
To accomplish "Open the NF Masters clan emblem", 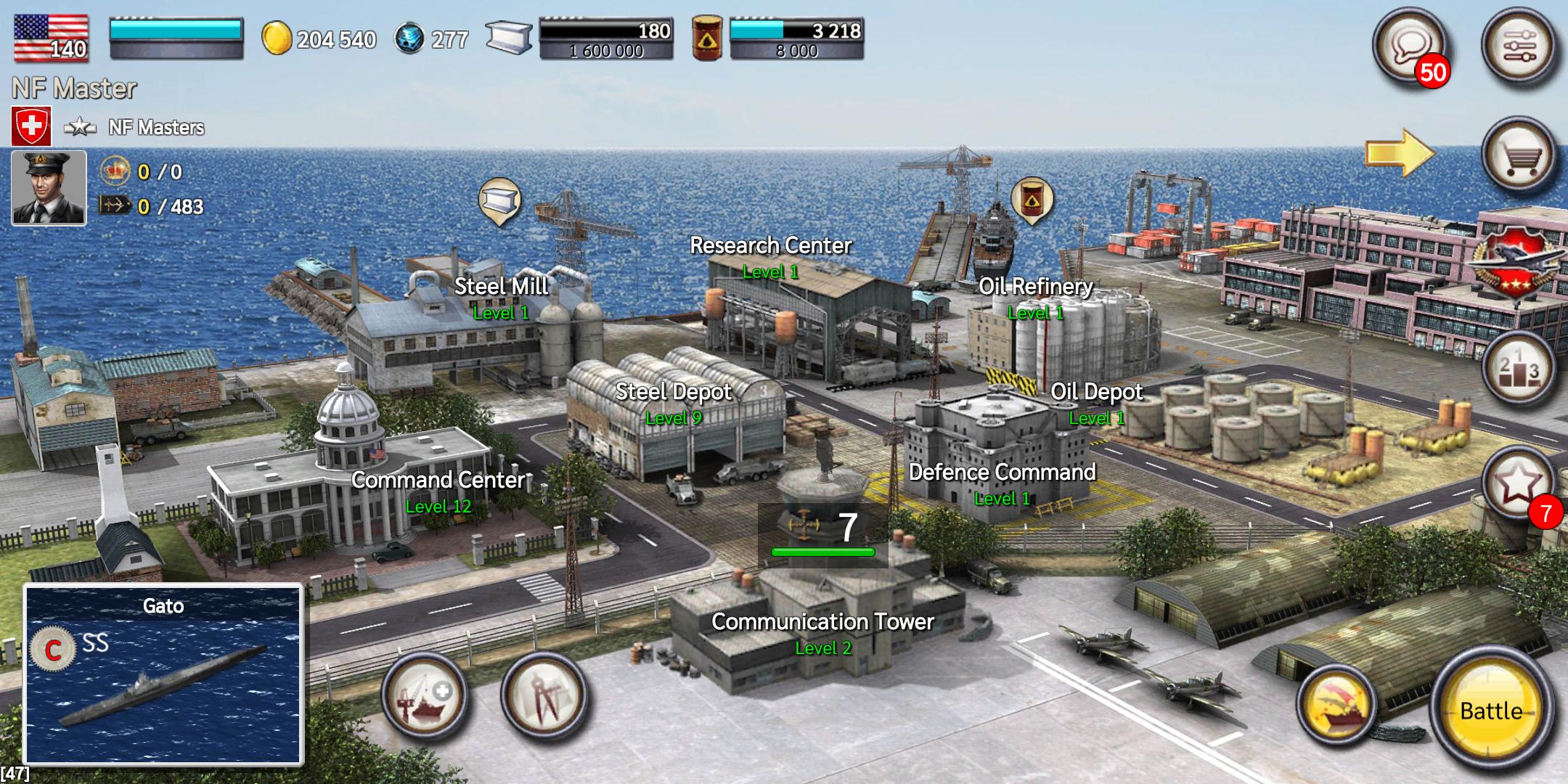I will click(33, 124).
